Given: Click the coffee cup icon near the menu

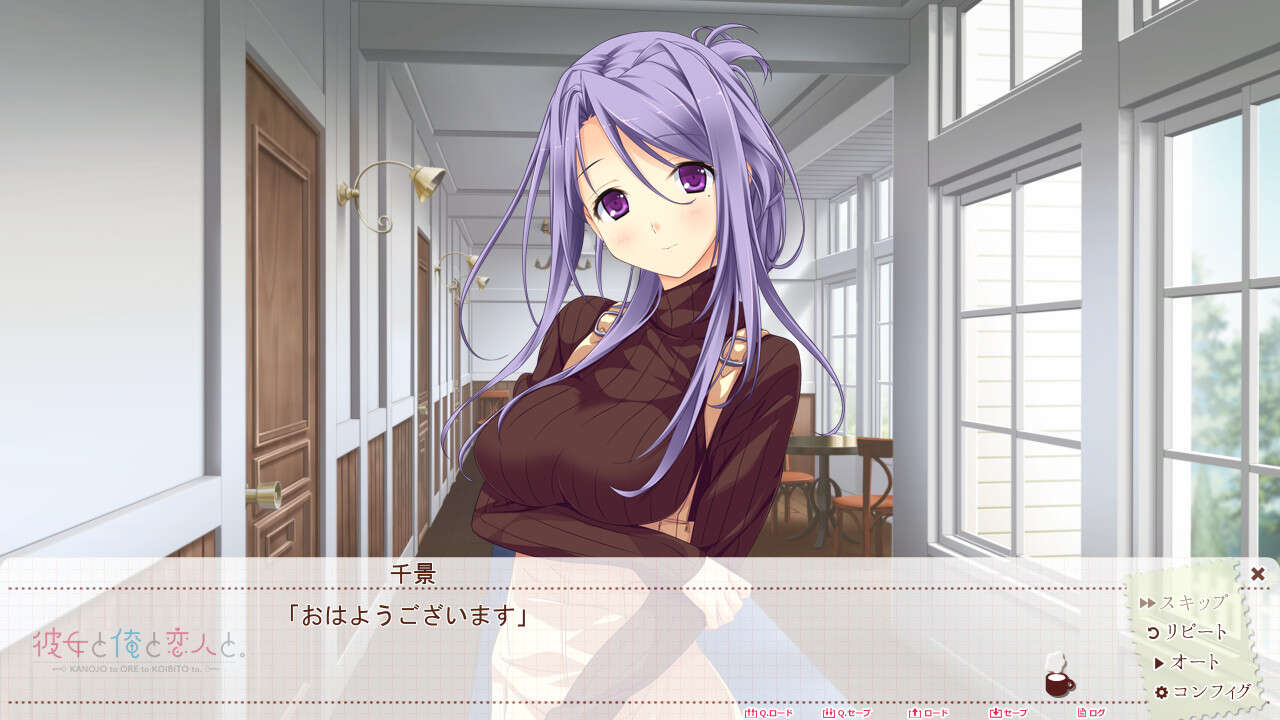Looking at the screenshot, I should (x=1056, y=685).
